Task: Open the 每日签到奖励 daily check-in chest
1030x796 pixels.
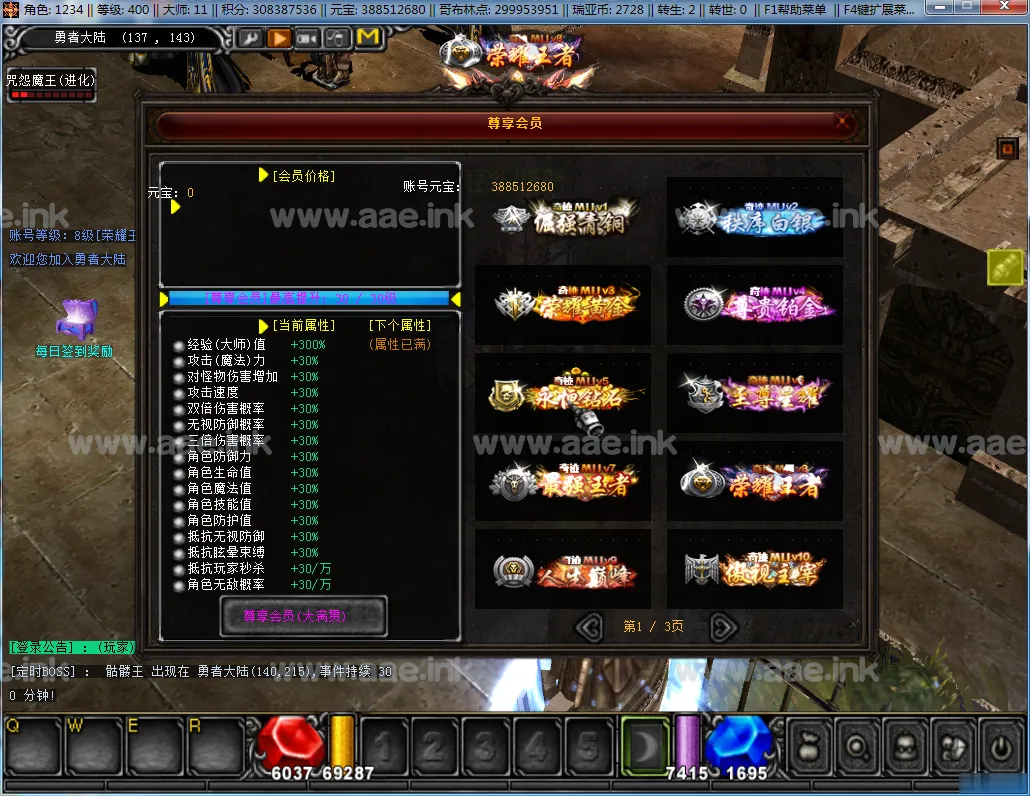Action: pyautogui.click(x=74, y=320)
